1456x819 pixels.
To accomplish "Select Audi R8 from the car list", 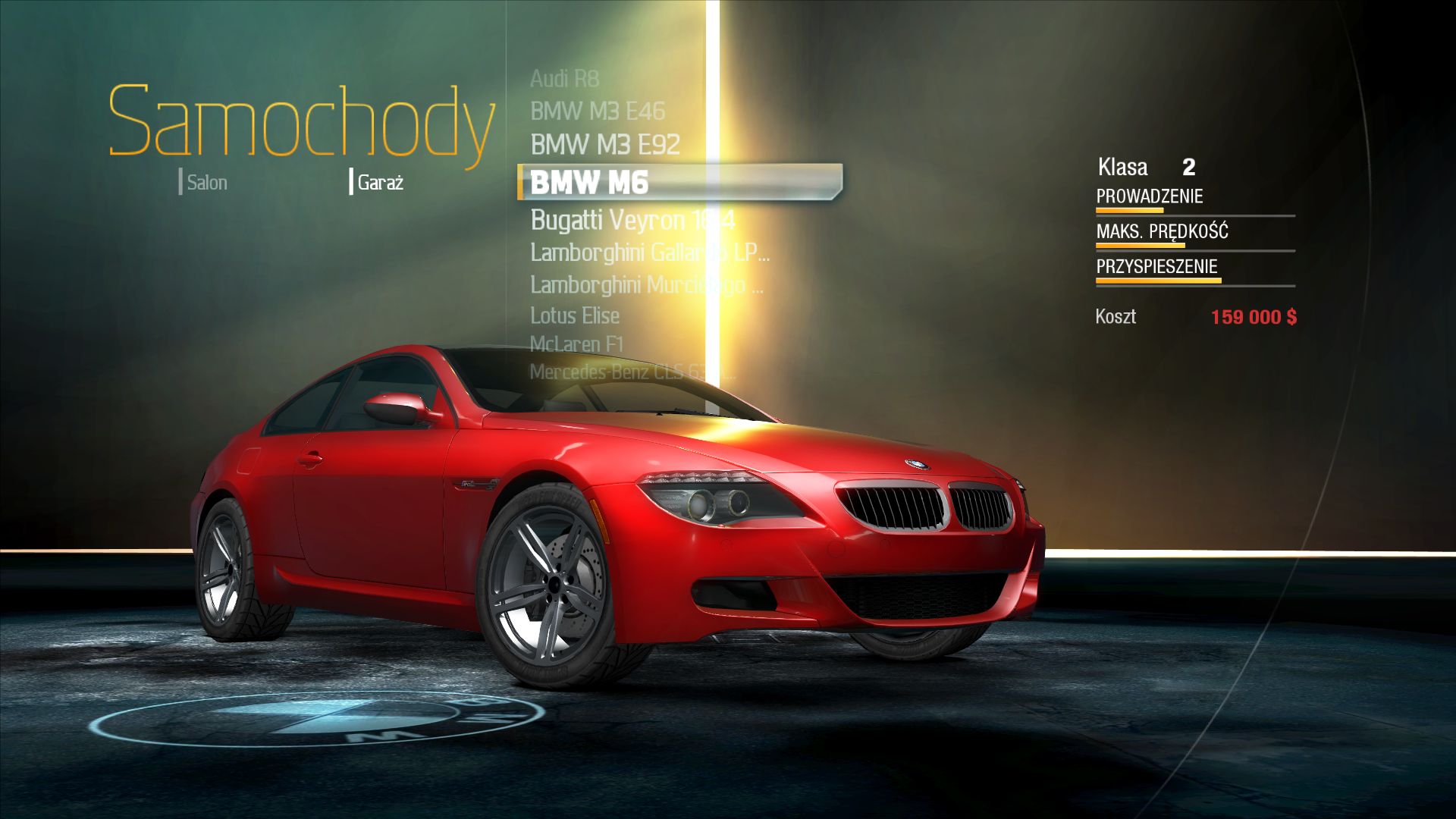I will pyautogui.click(x=564, y=79).
